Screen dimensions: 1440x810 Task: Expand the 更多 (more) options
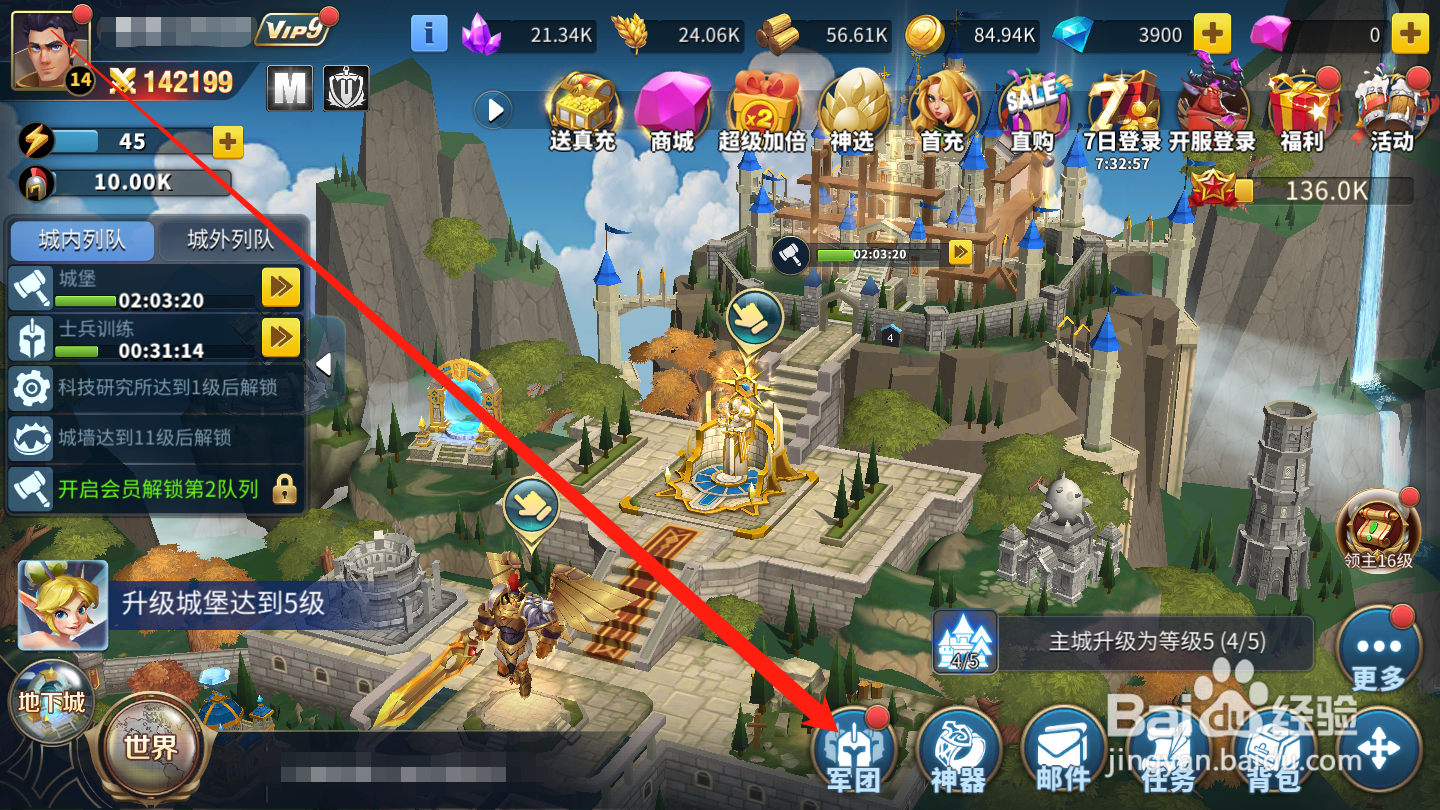tap(1379, 649)
